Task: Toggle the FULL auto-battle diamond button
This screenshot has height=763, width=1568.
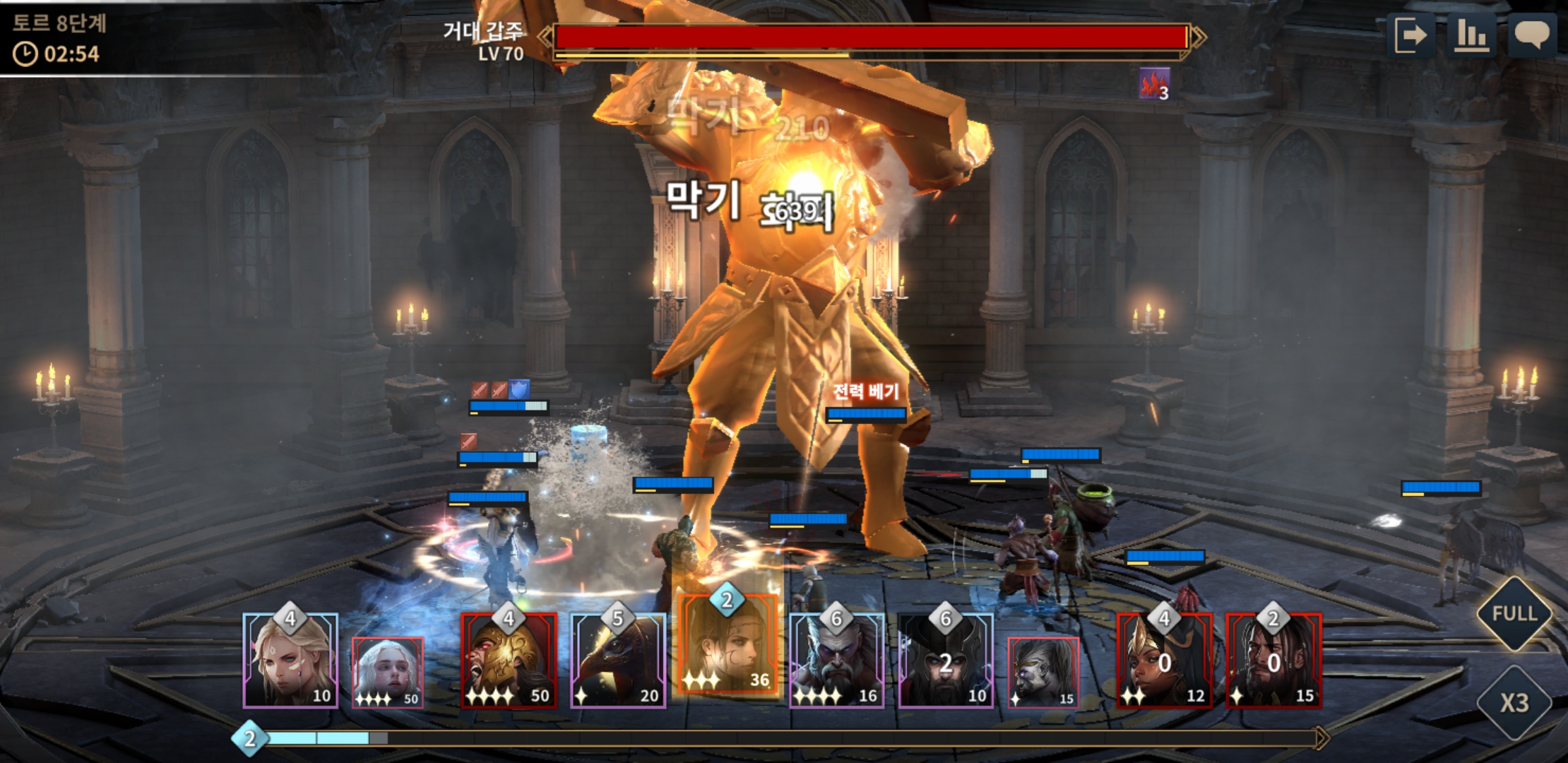Action: tap(1514, 613)
